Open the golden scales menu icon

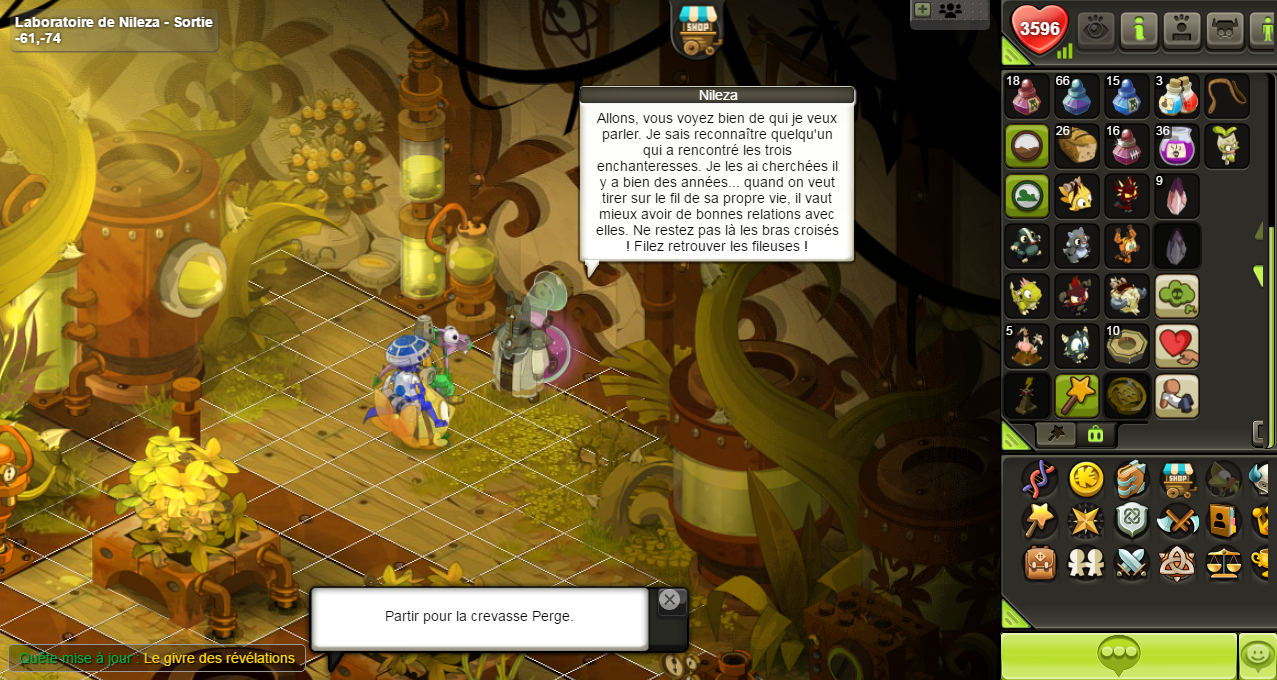[1222, 563]
